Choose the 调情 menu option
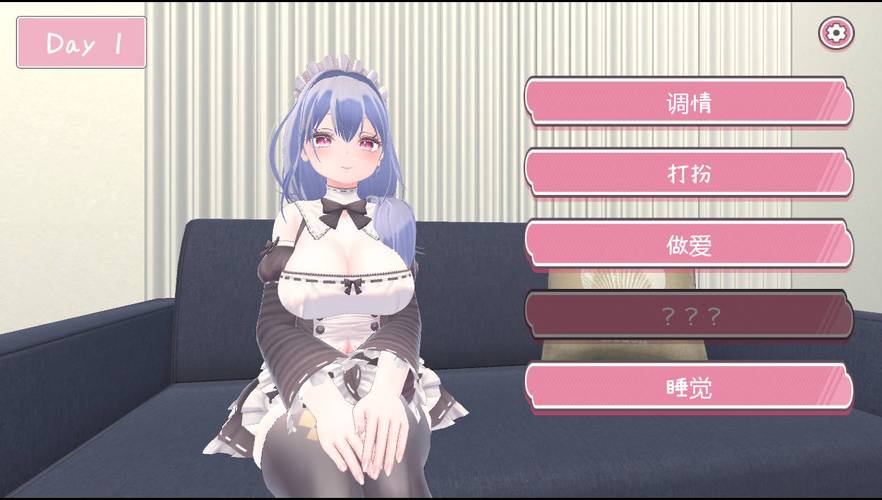This screenshot has height=500, width=882. click(x=689, y=101)
